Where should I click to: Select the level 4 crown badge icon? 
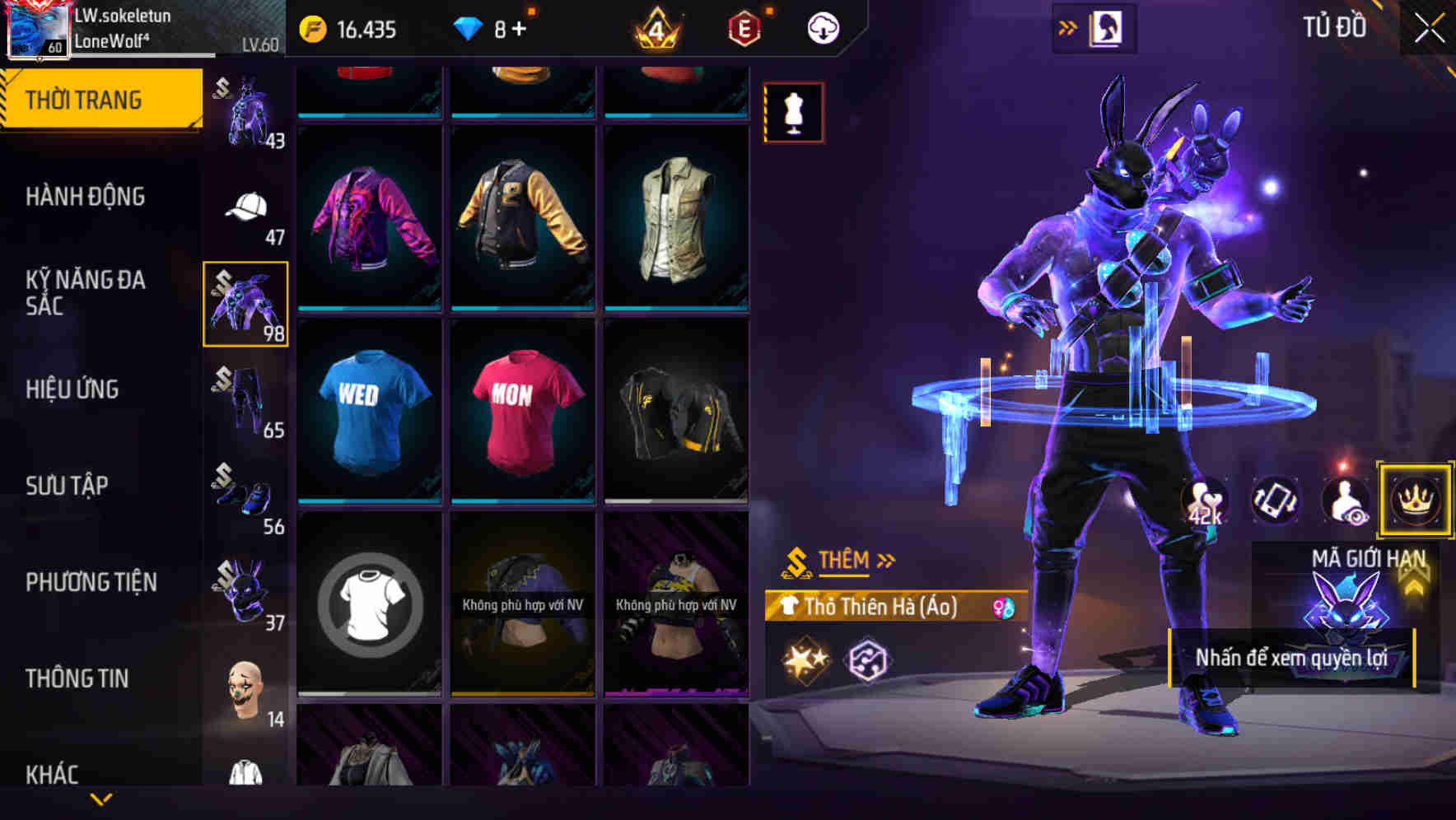coord(659,28)
